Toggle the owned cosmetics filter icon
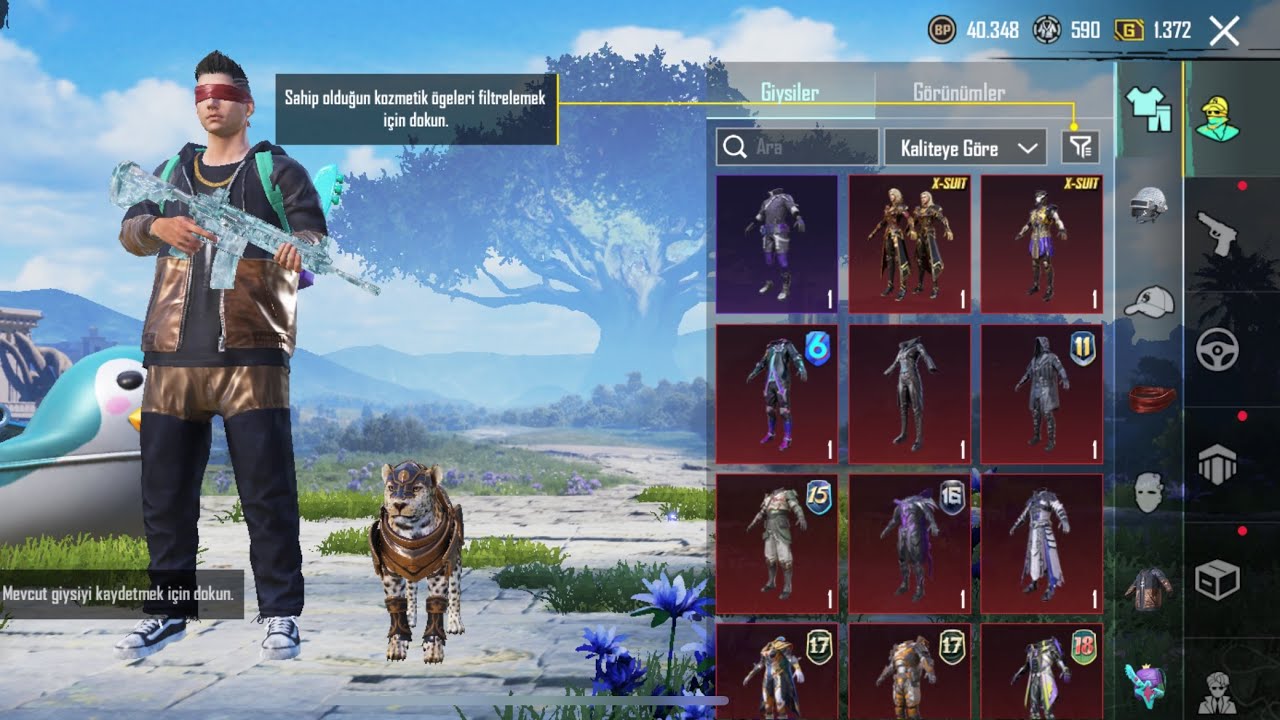1280x720 pixels. click(x=1080, y=148)
